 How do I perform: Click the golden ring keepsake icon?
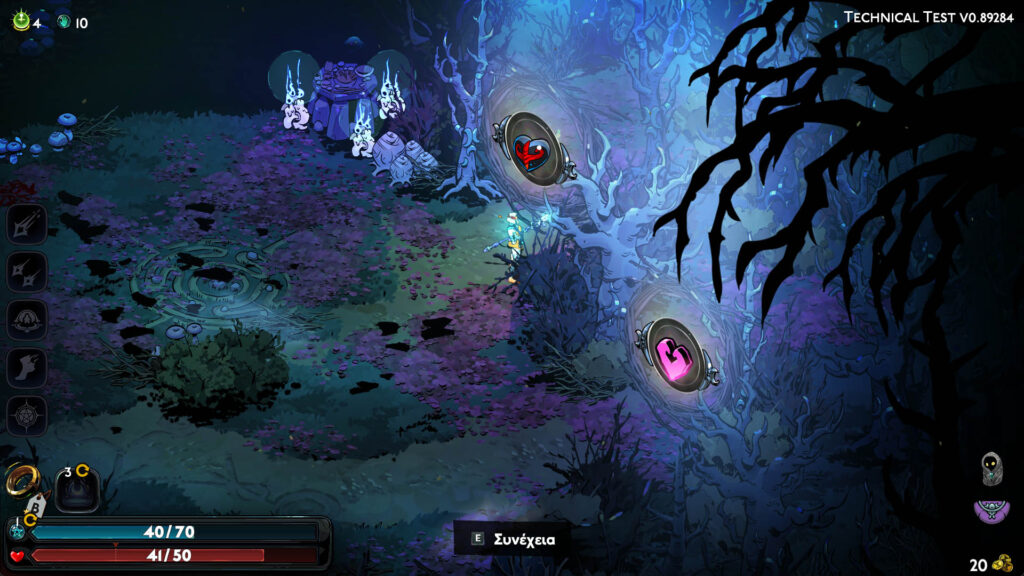(21, 480)
